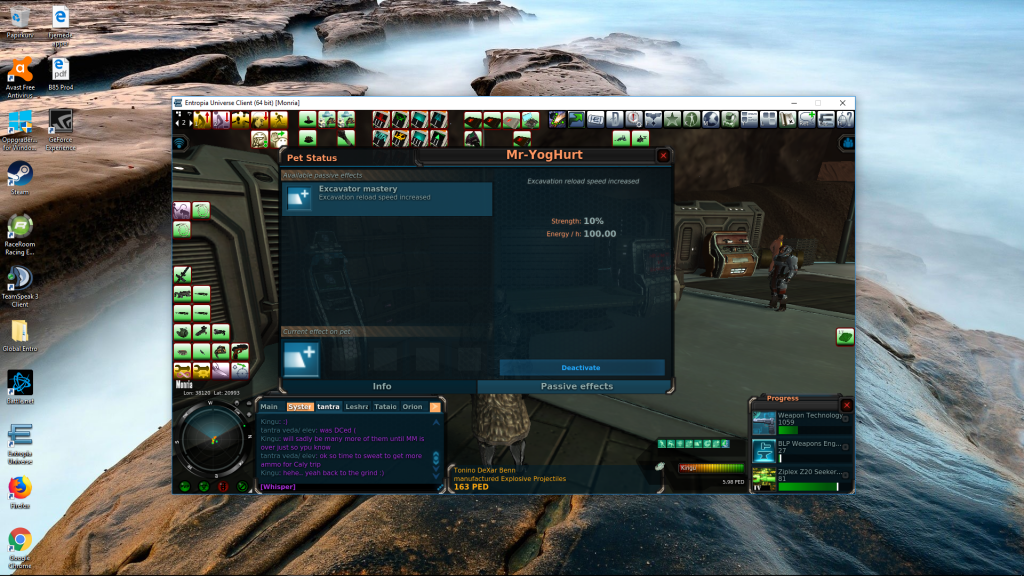Switch to the tantra chat tab

[x=329, y=407]
